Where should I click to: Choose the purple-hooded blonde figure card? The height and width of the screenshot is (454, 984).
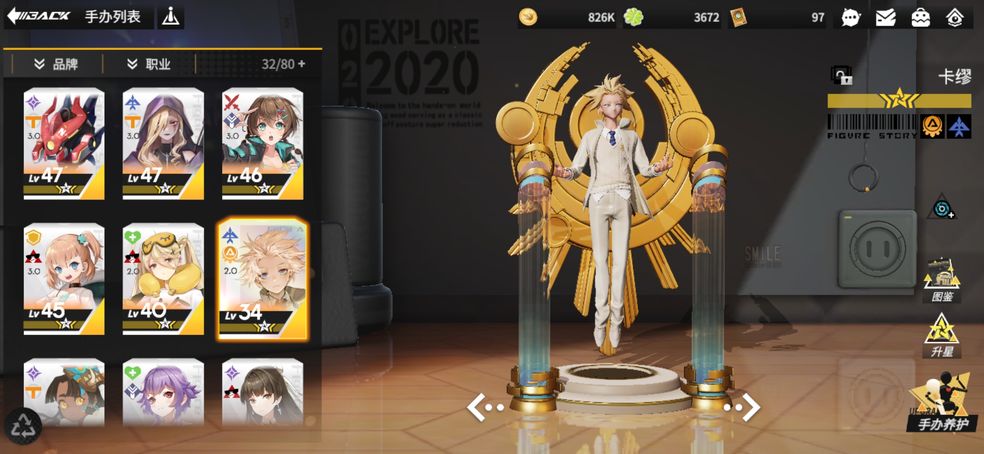tap(163, 144)
